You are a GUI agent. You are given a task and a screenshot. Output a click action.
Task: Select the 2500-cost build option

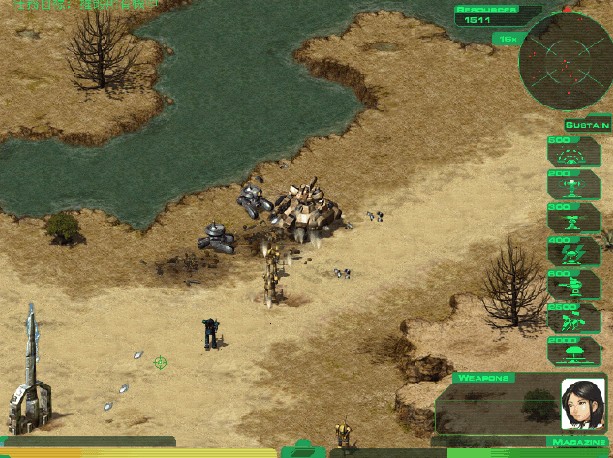573,318
